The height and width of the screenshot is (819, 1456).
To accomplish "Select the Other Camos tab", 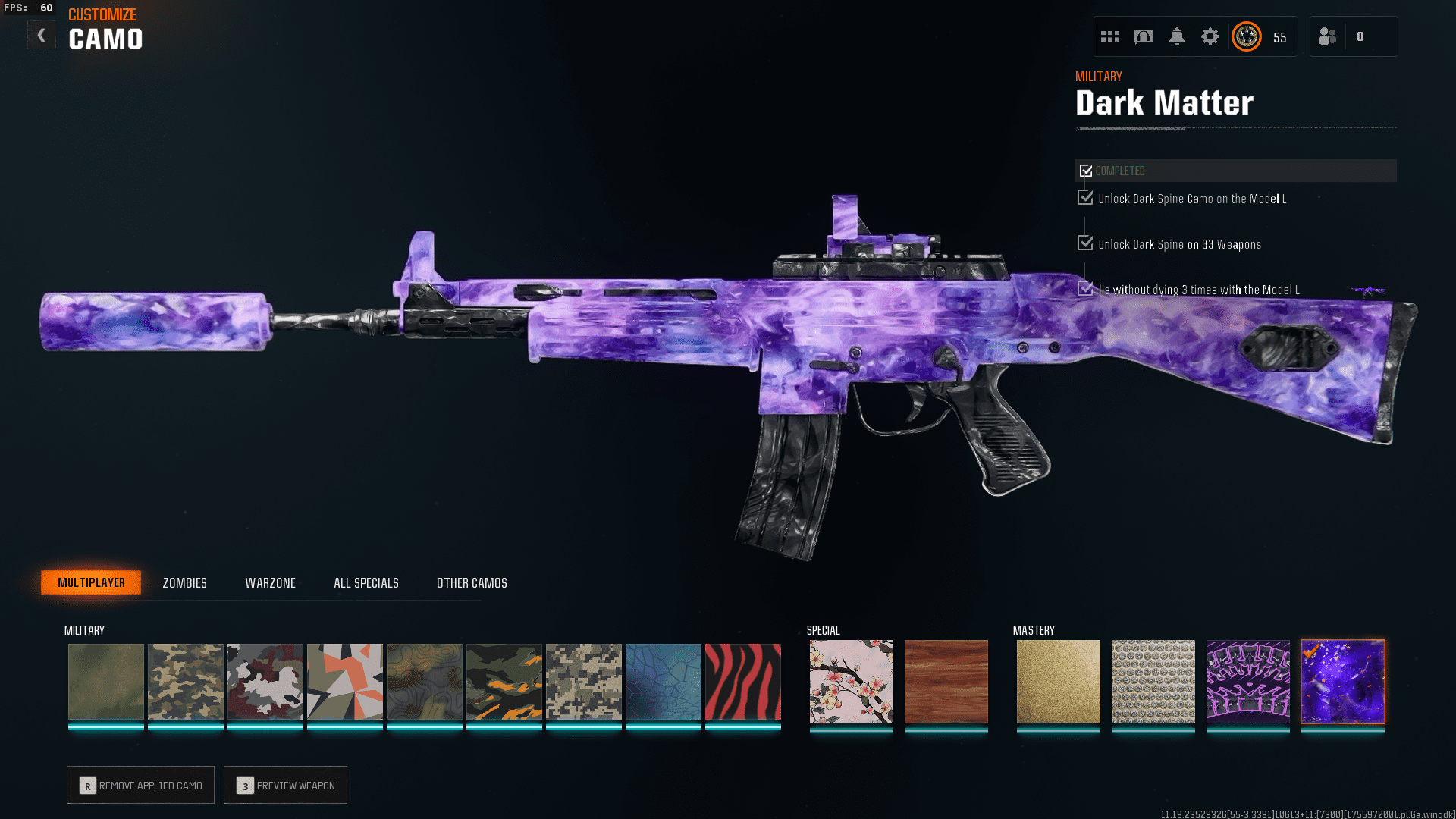I will click(472, 582).
